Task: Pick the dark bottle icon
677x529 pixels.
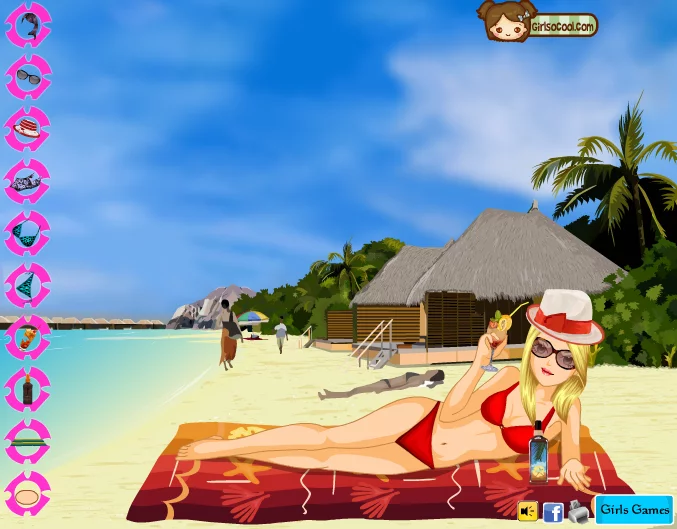Action: (x=27, y=390)
